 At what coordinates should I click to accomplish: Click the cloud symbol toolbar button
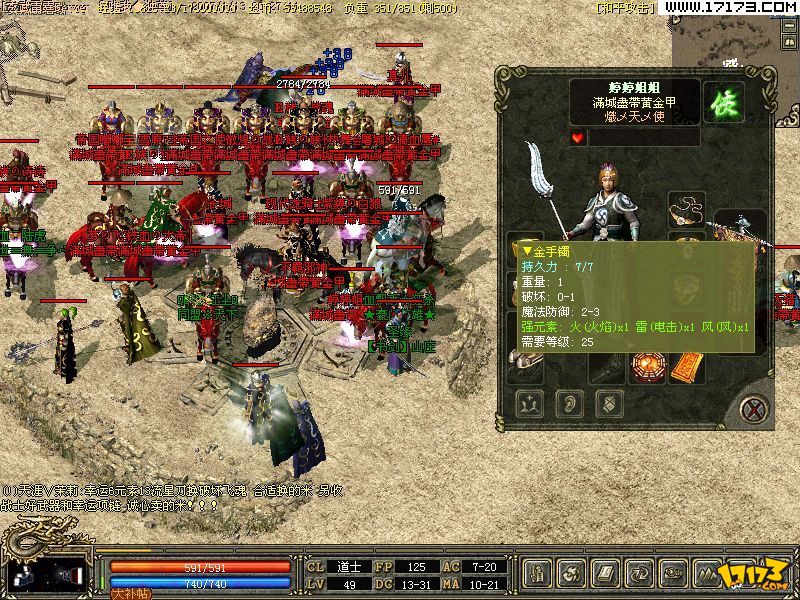675,573
